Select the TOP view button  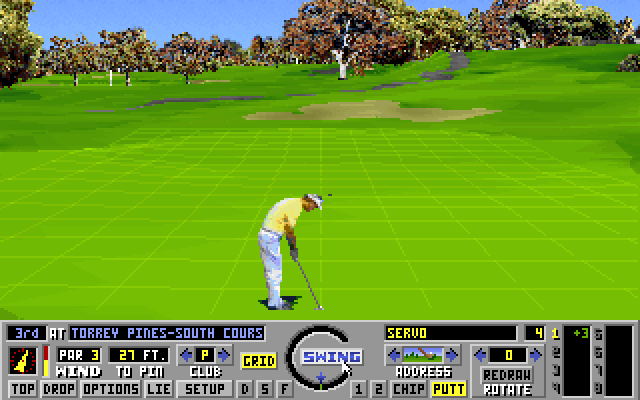(x=22, y=389)
